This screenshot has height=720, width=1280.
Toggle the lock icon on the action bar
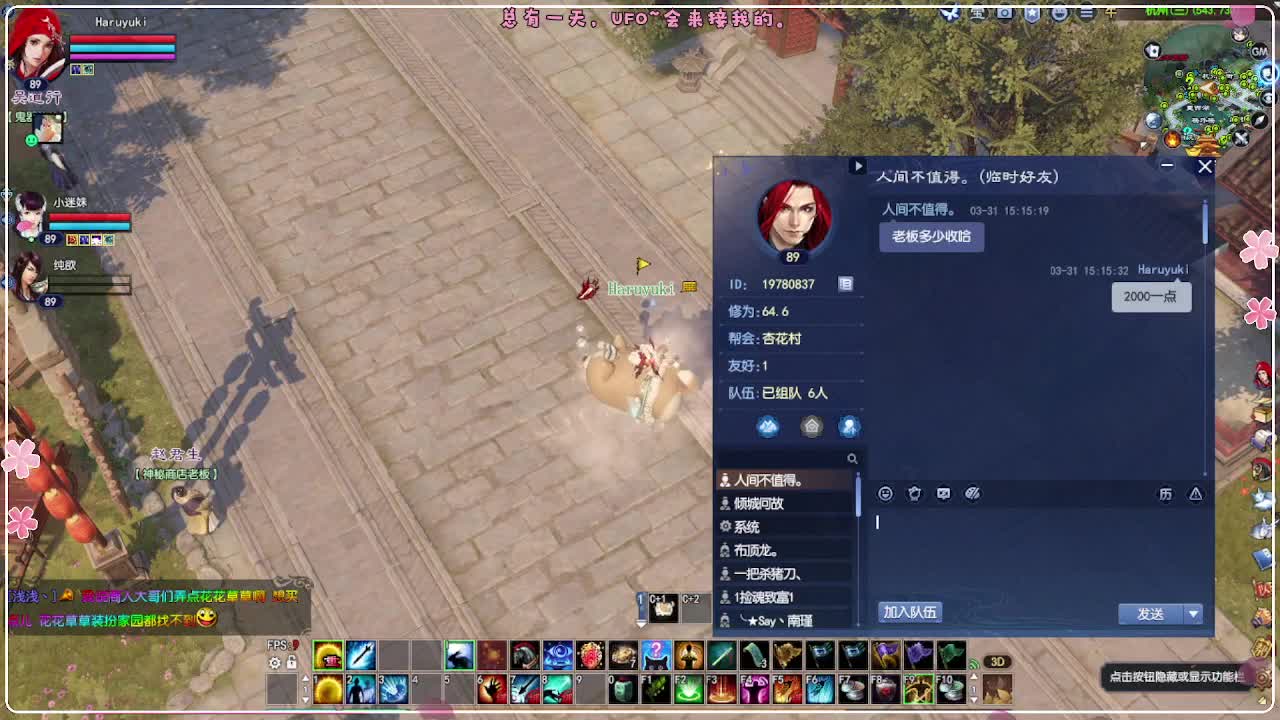[291, 661]
